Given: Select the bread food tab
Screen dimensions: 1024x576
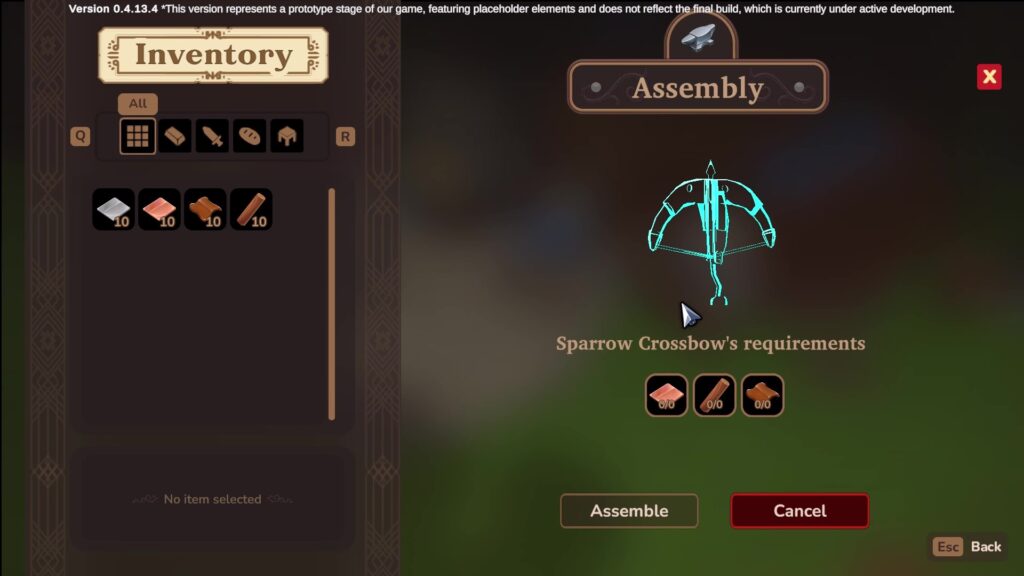Looking at the screenshot, I should point(249,136).
